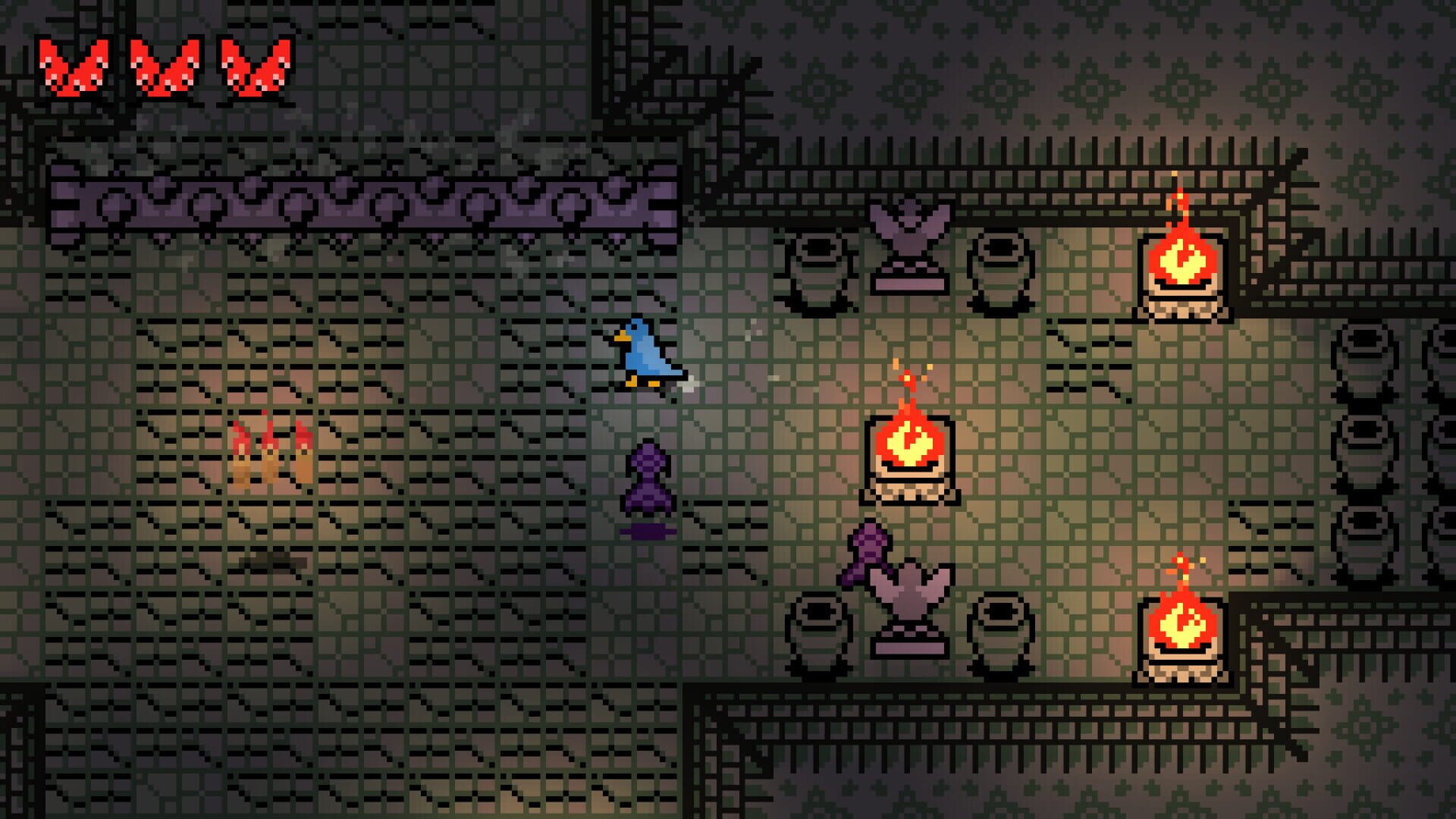Toggle the pot left of the top statue
This screenshot has height=819, width=1456.
(x=819, y=265)
